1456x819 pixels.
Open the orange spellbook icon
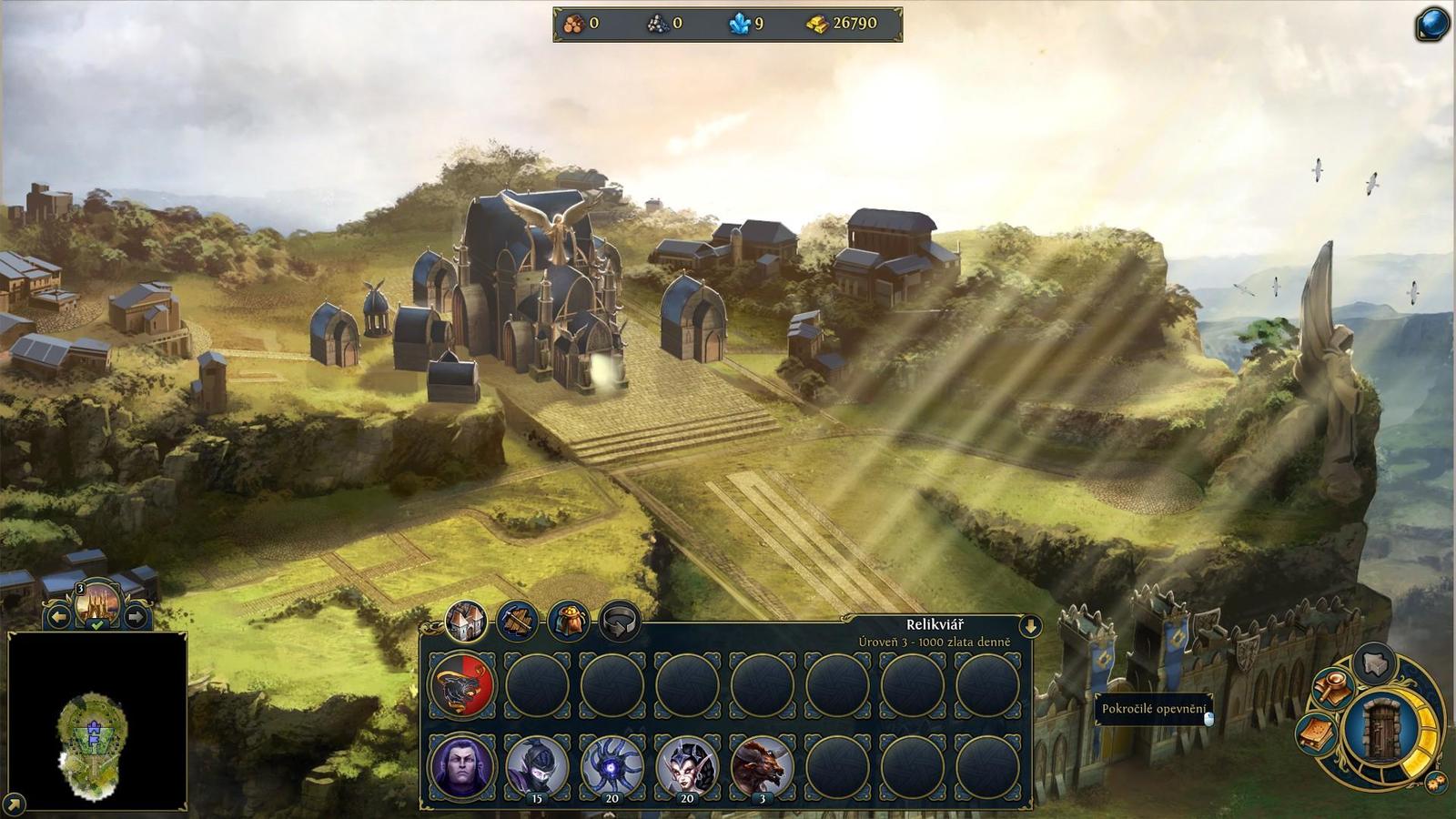tap(1317, 734)
